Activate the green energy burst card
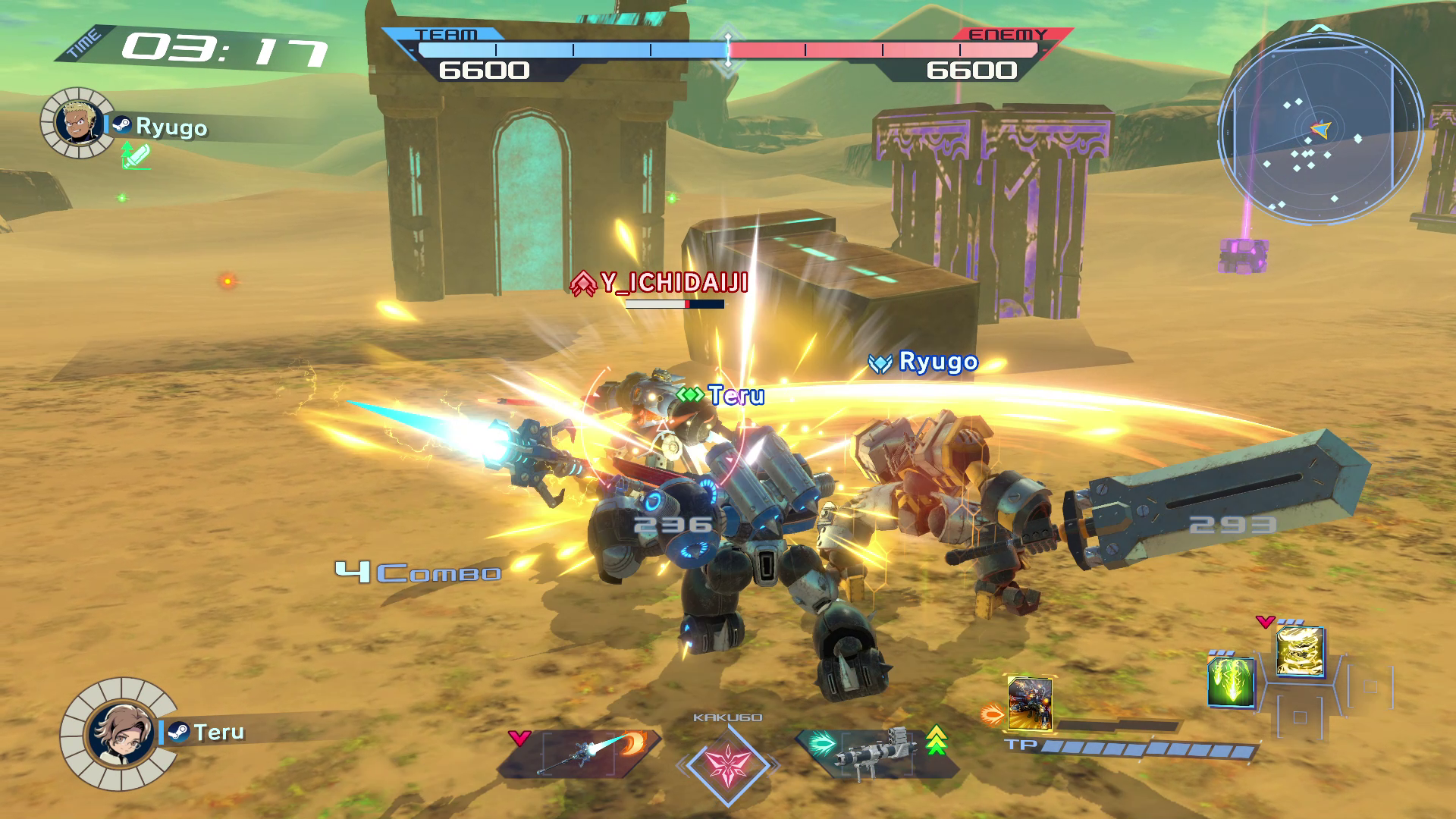 point(1230,682)
